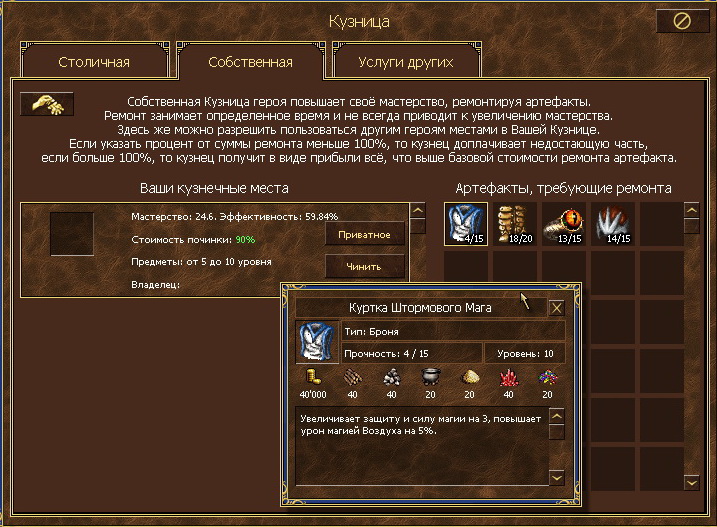Close the Куртка Штормового Мага tooltip
Viewport: 717px width, 527px height.
[557, 308]
